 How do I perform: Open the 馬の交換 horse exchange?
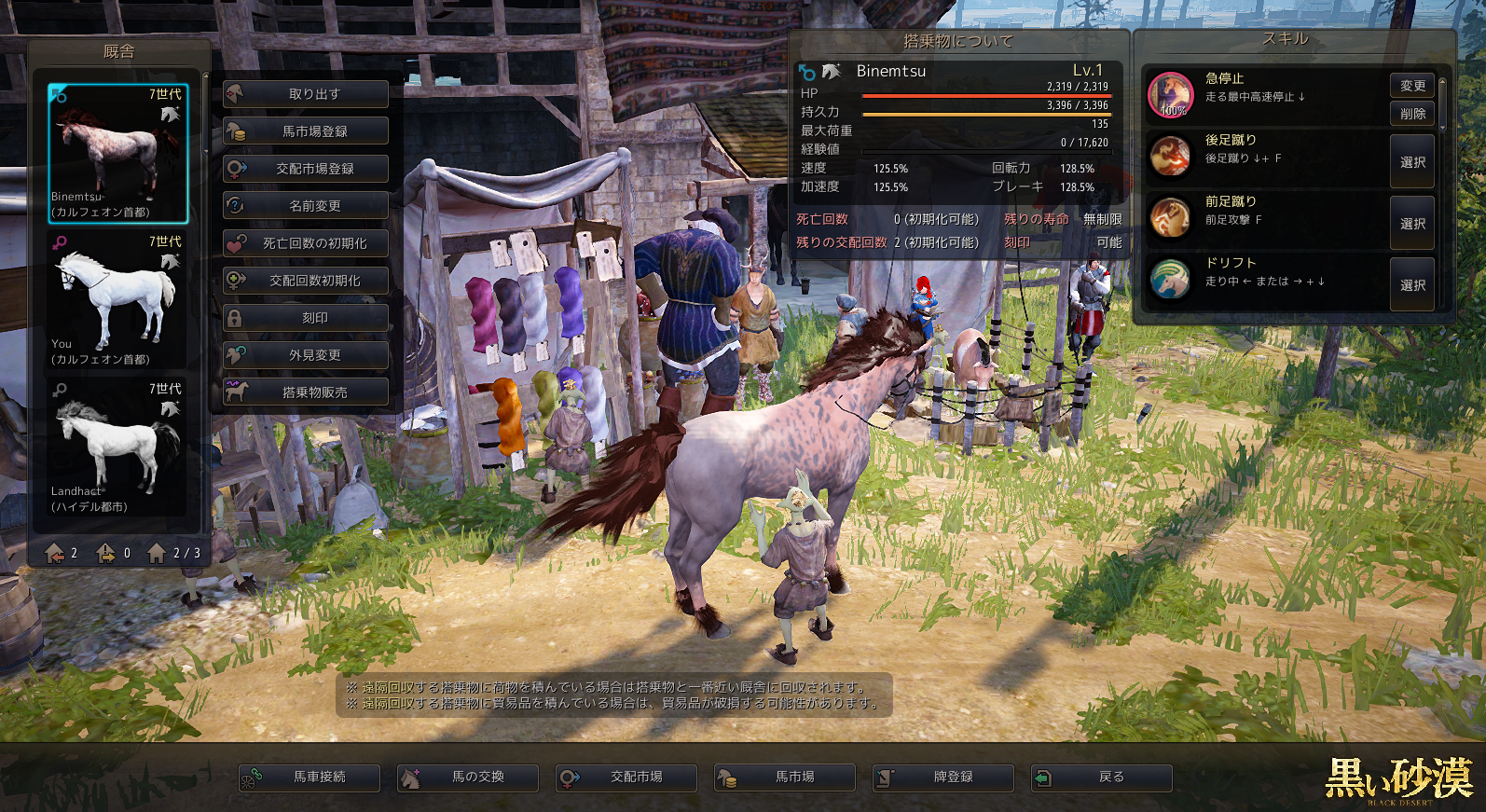click(x=468, y=778)
